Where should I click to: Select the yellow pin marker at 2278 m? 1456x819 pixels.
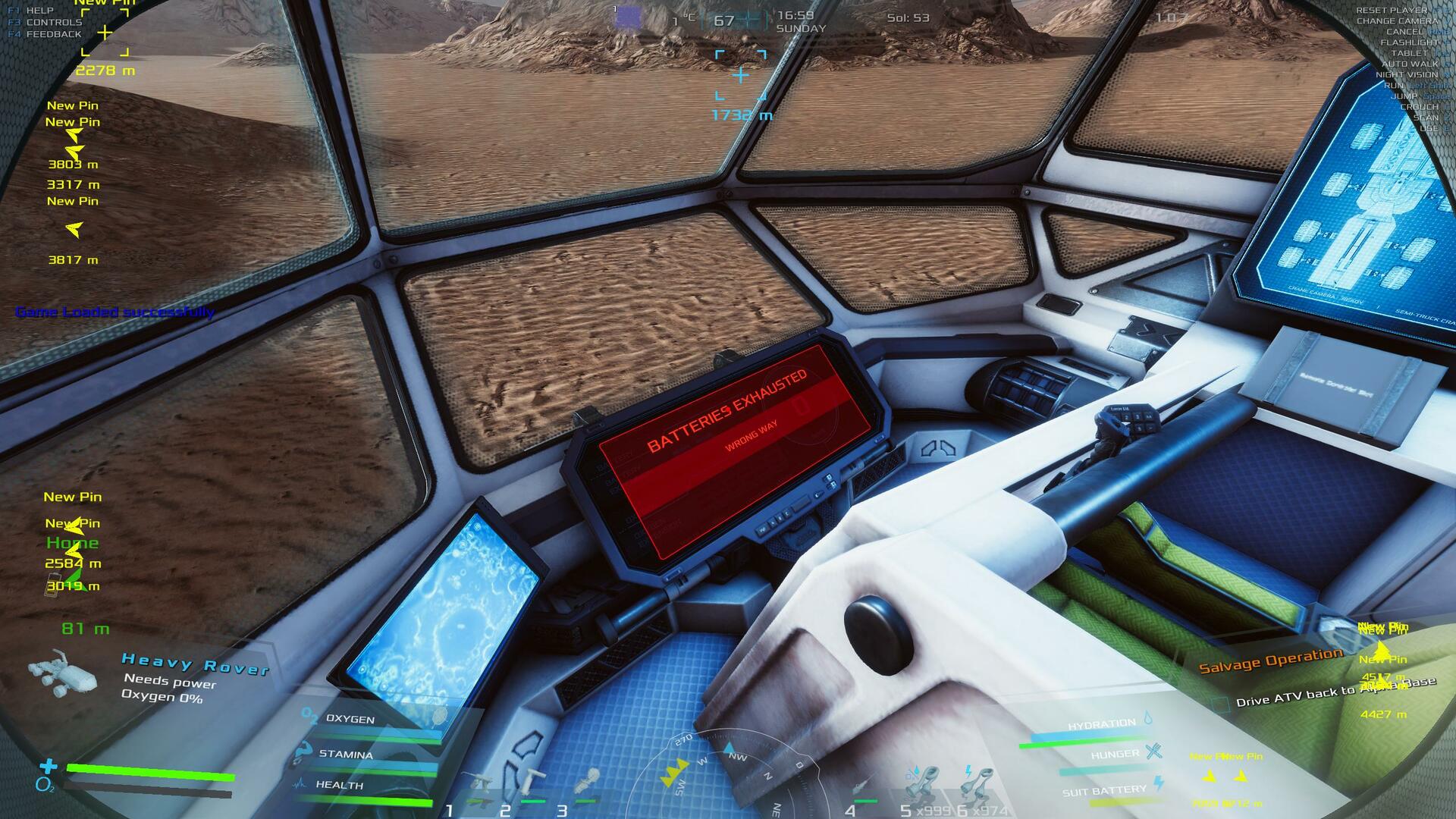105,33
